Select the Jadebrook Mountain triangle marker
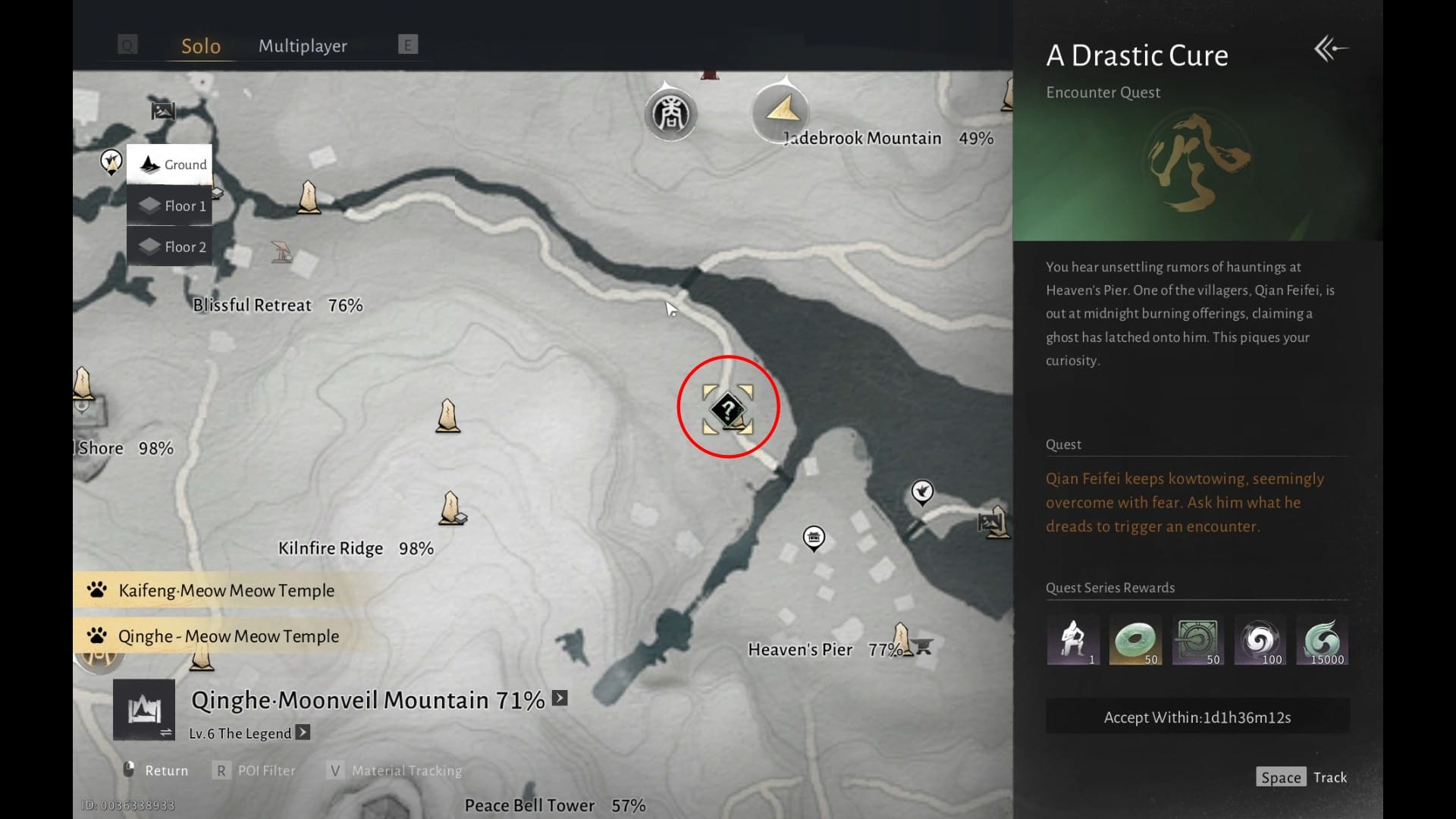 point(781,111)
